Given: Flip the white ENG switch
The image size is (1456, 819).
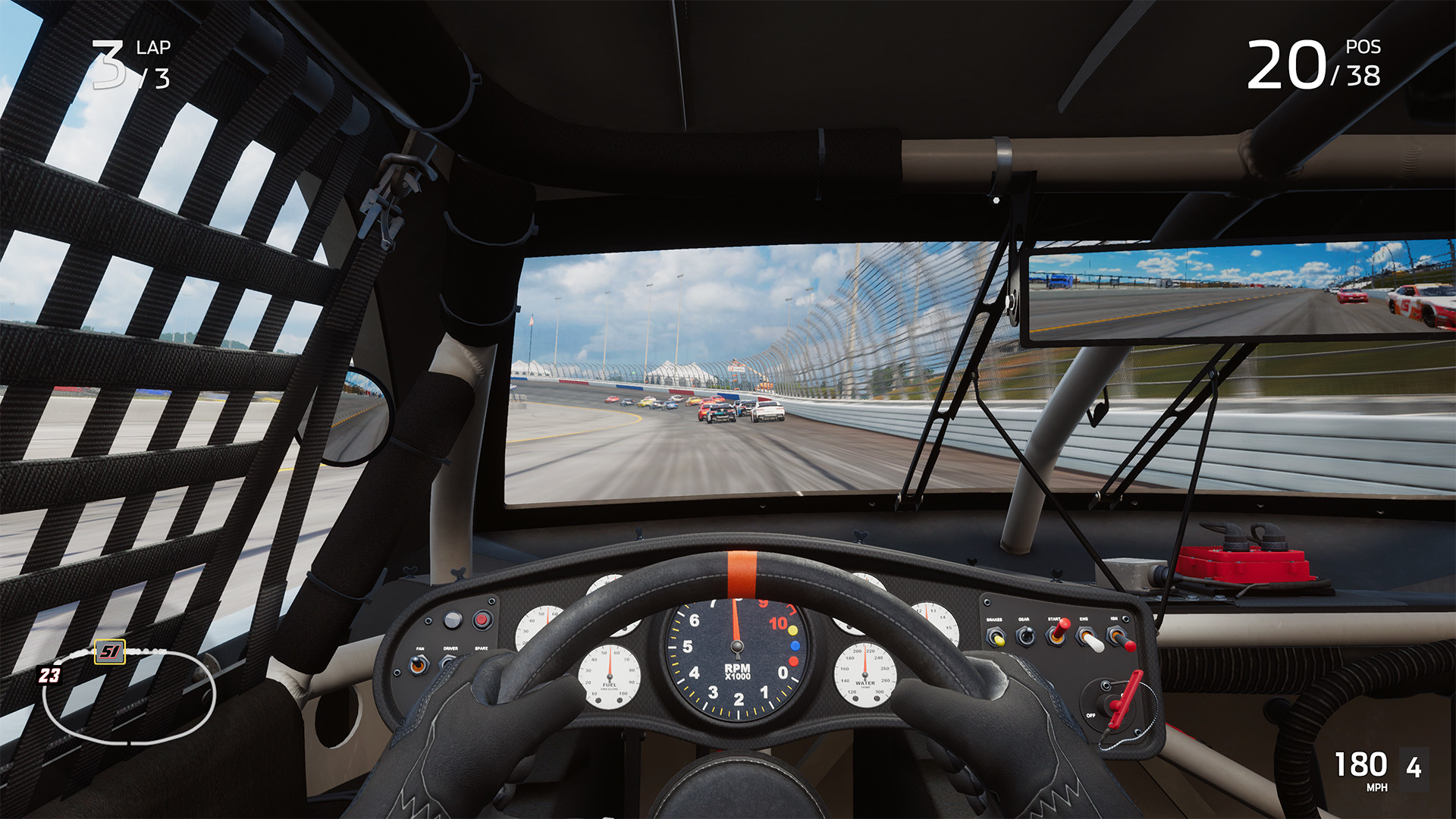Looking at the screenshot, I should (1093, 644).
